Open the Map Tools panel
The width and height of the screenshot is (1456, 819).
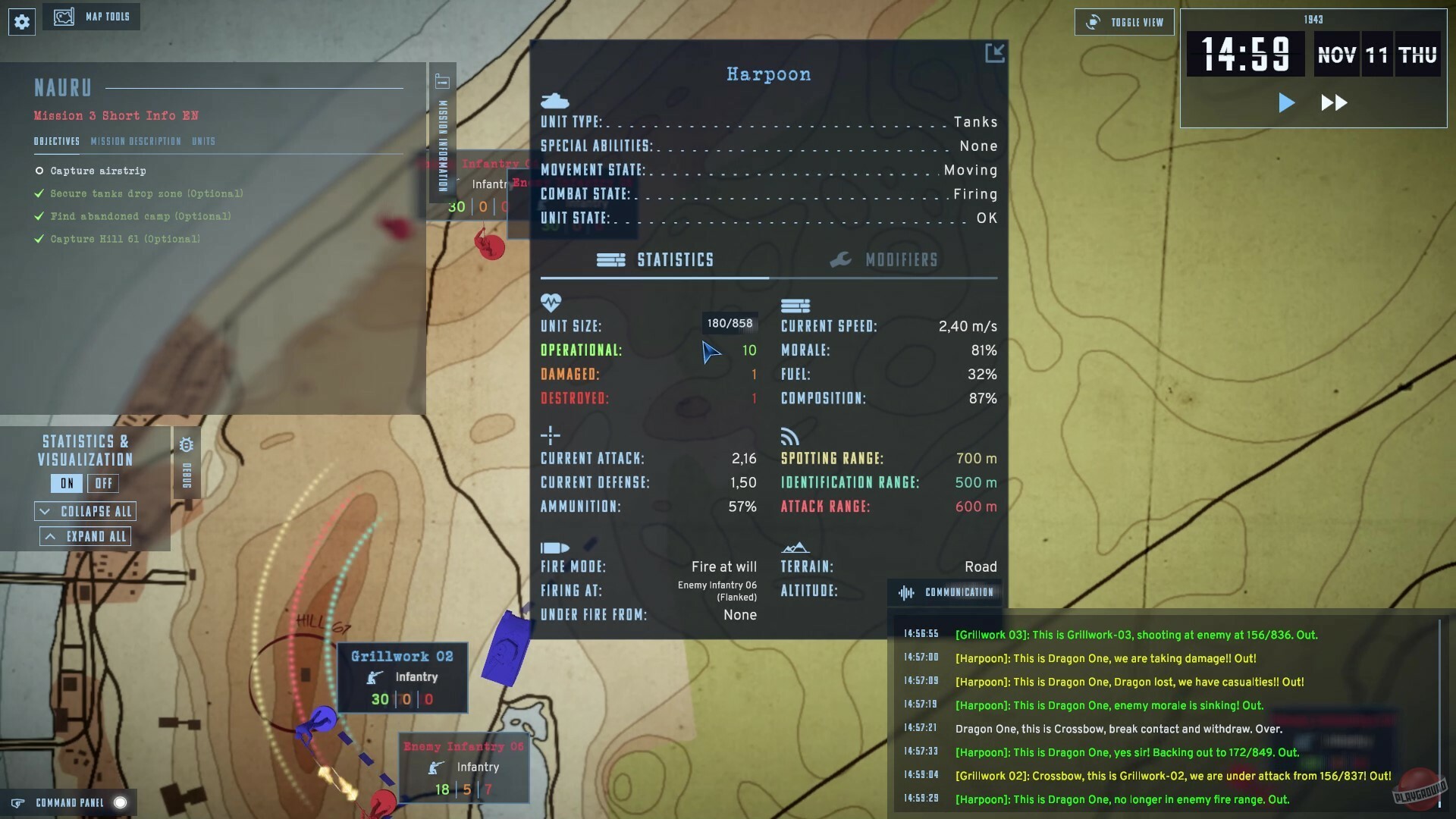click(x=93, y=16)
